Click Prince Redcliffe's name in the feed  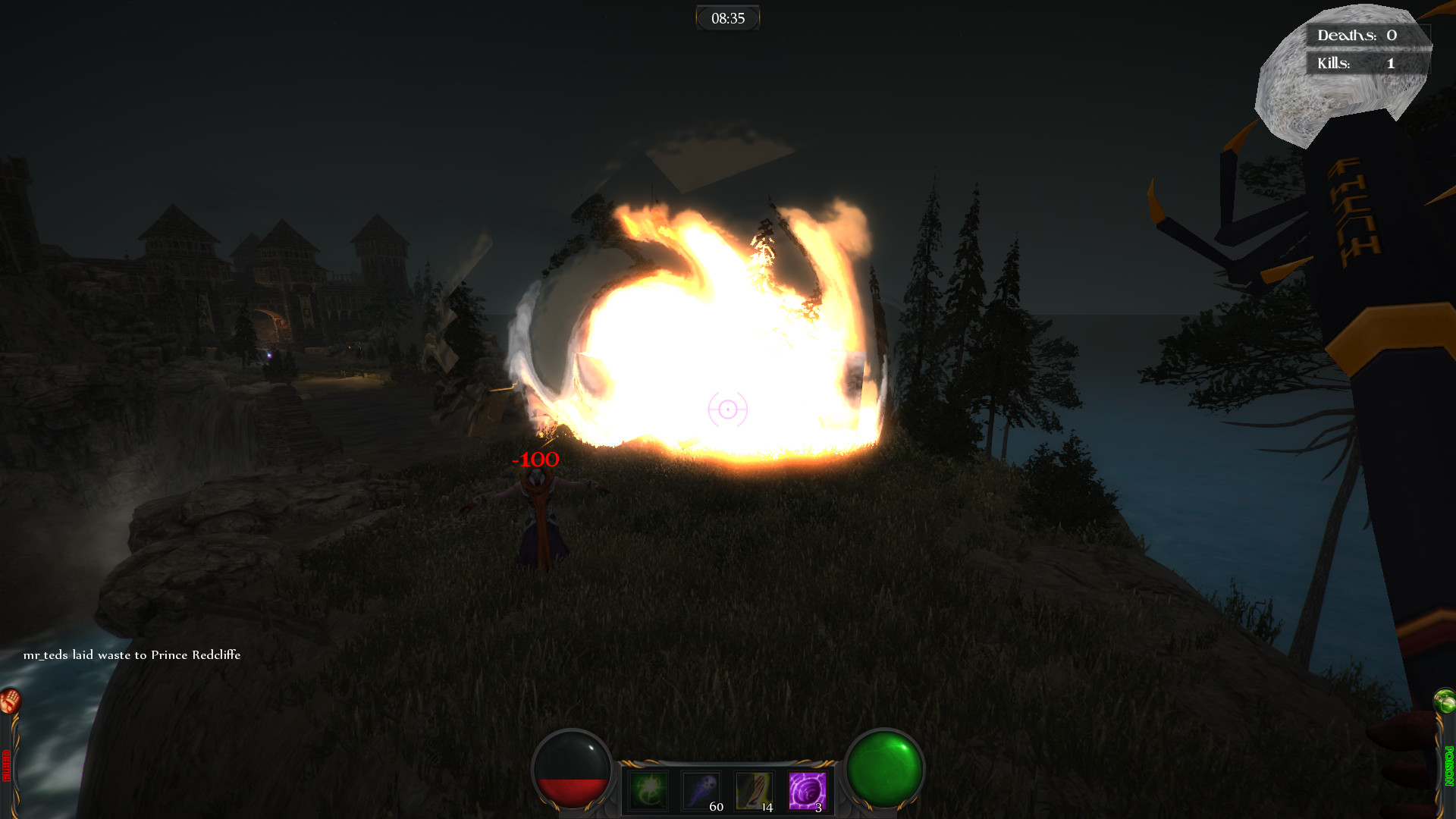(196, 654)
